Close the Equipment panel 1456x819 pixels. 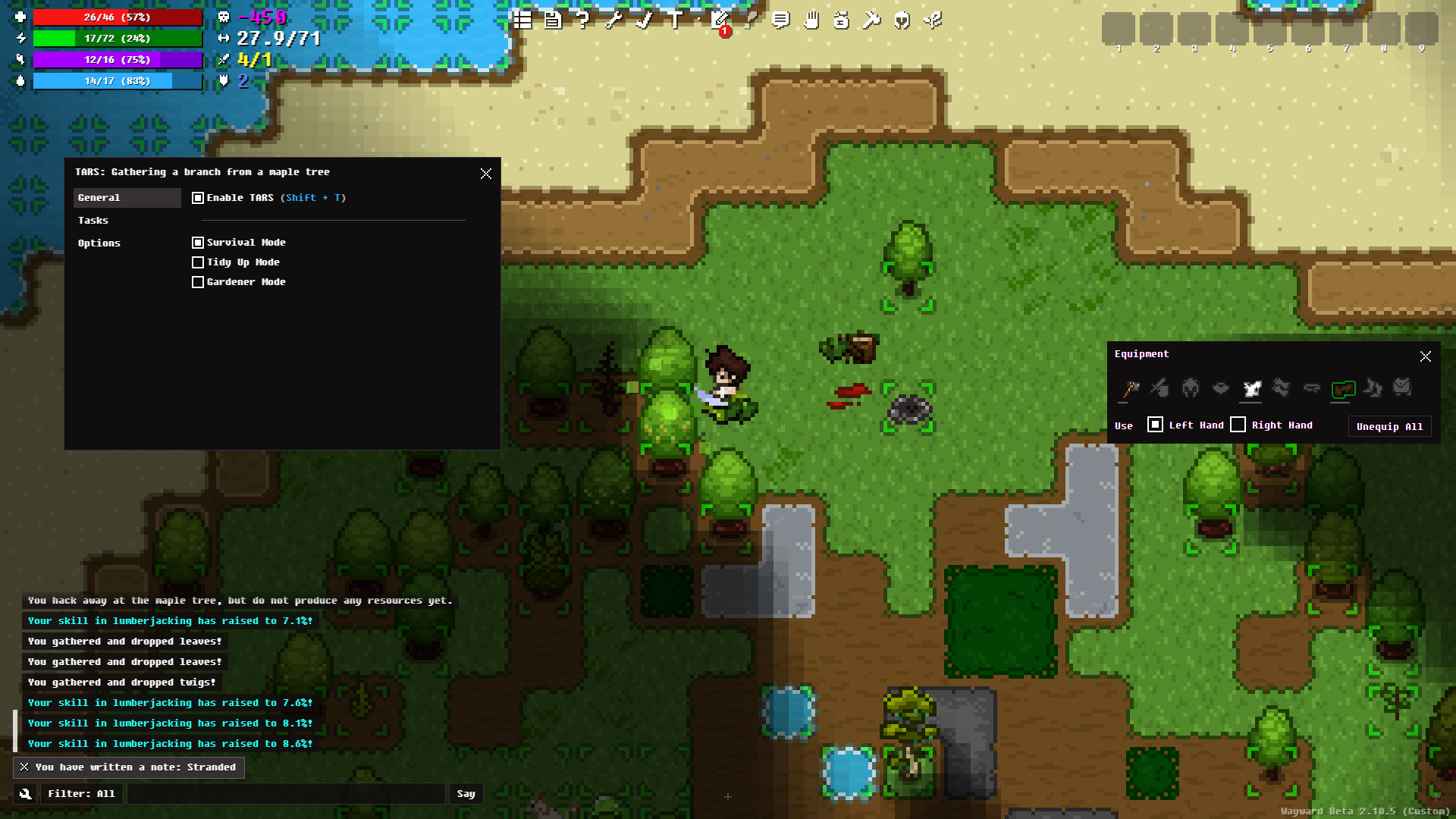(1426, 356)
